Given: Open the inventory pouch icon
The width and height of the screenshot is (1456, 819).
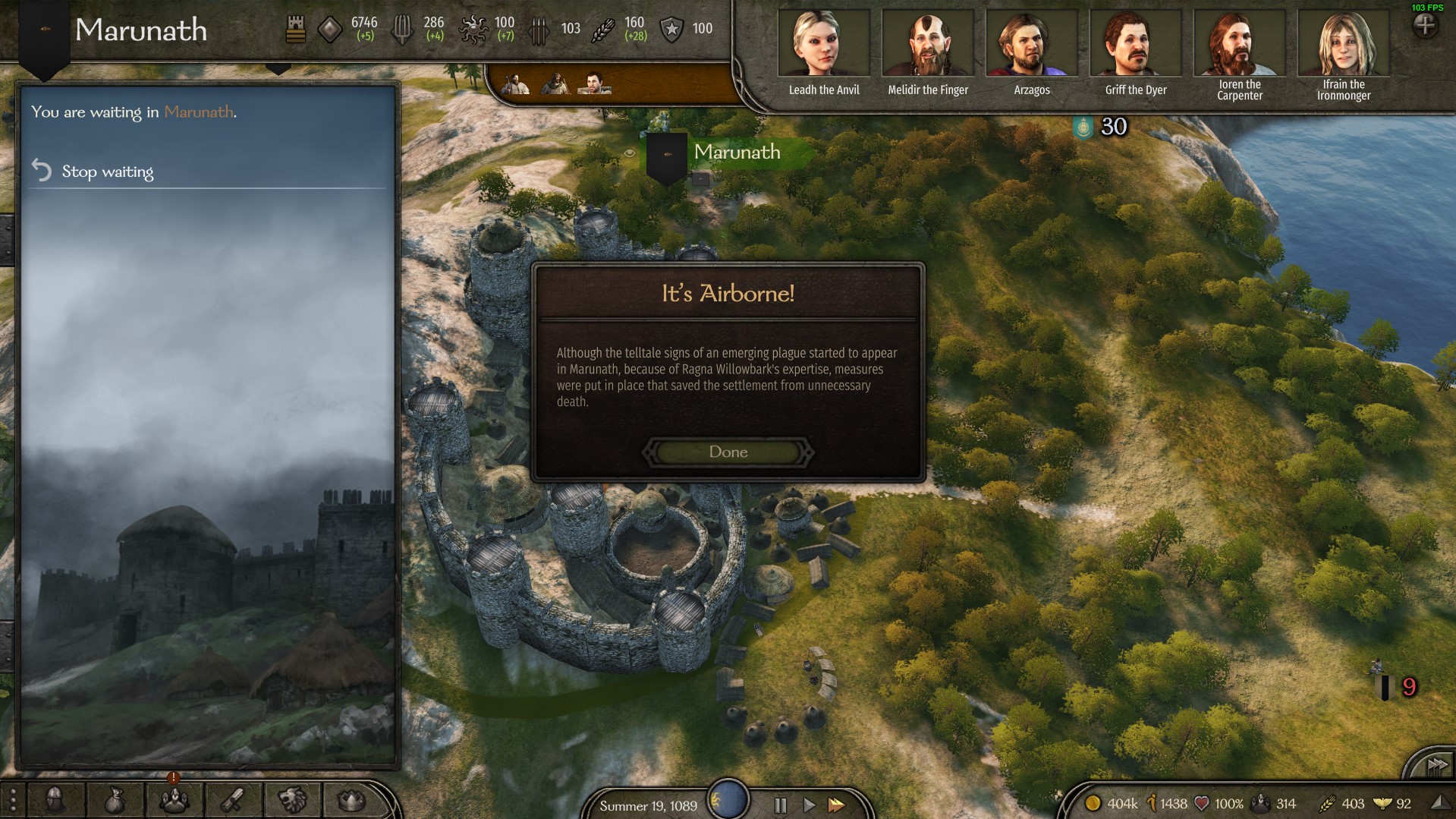Looking at the screenshot, I should pyautogui.click(x=114, y=800).
